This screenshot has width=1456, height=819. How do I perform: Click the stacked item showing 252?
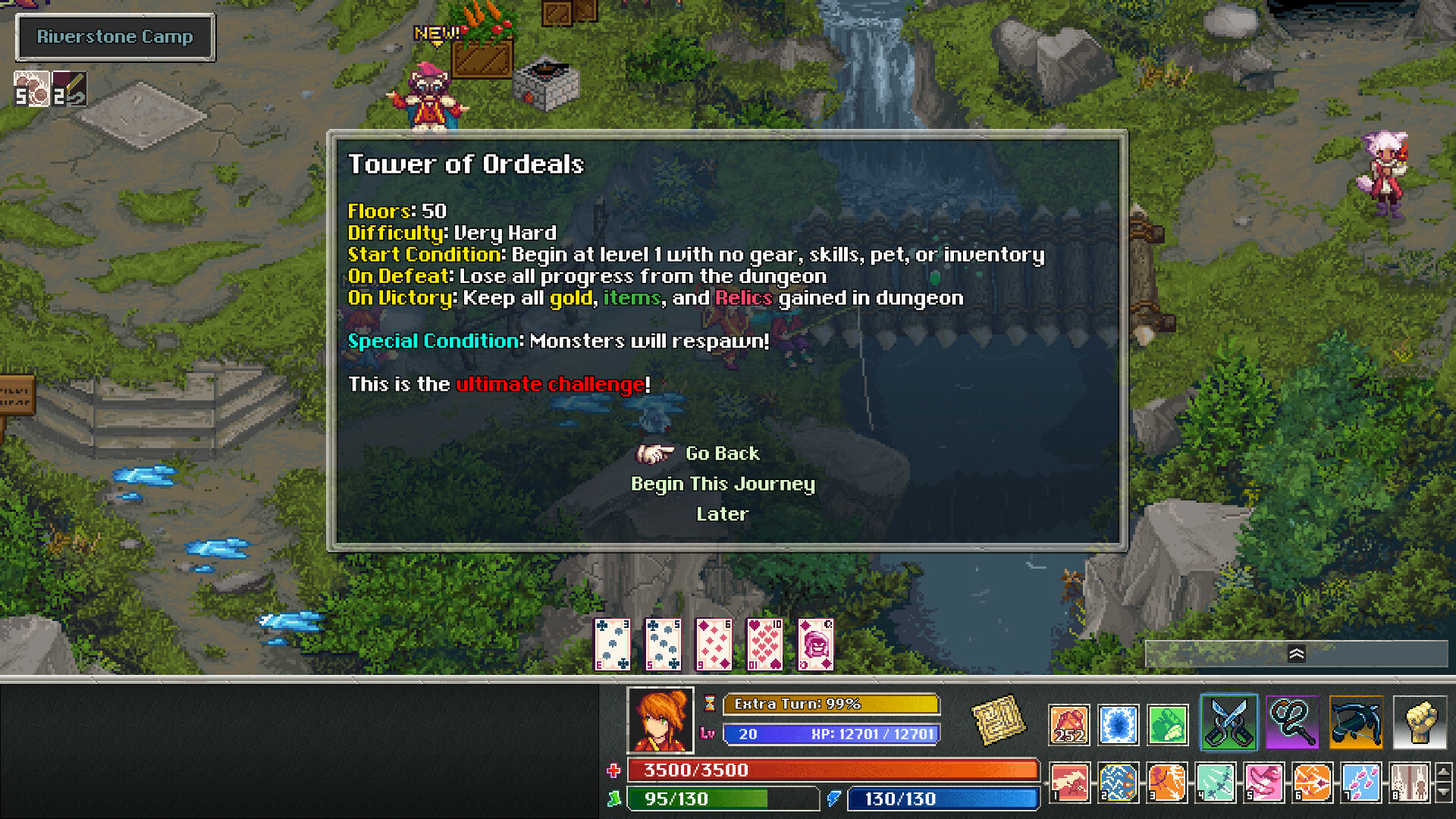1068,724
